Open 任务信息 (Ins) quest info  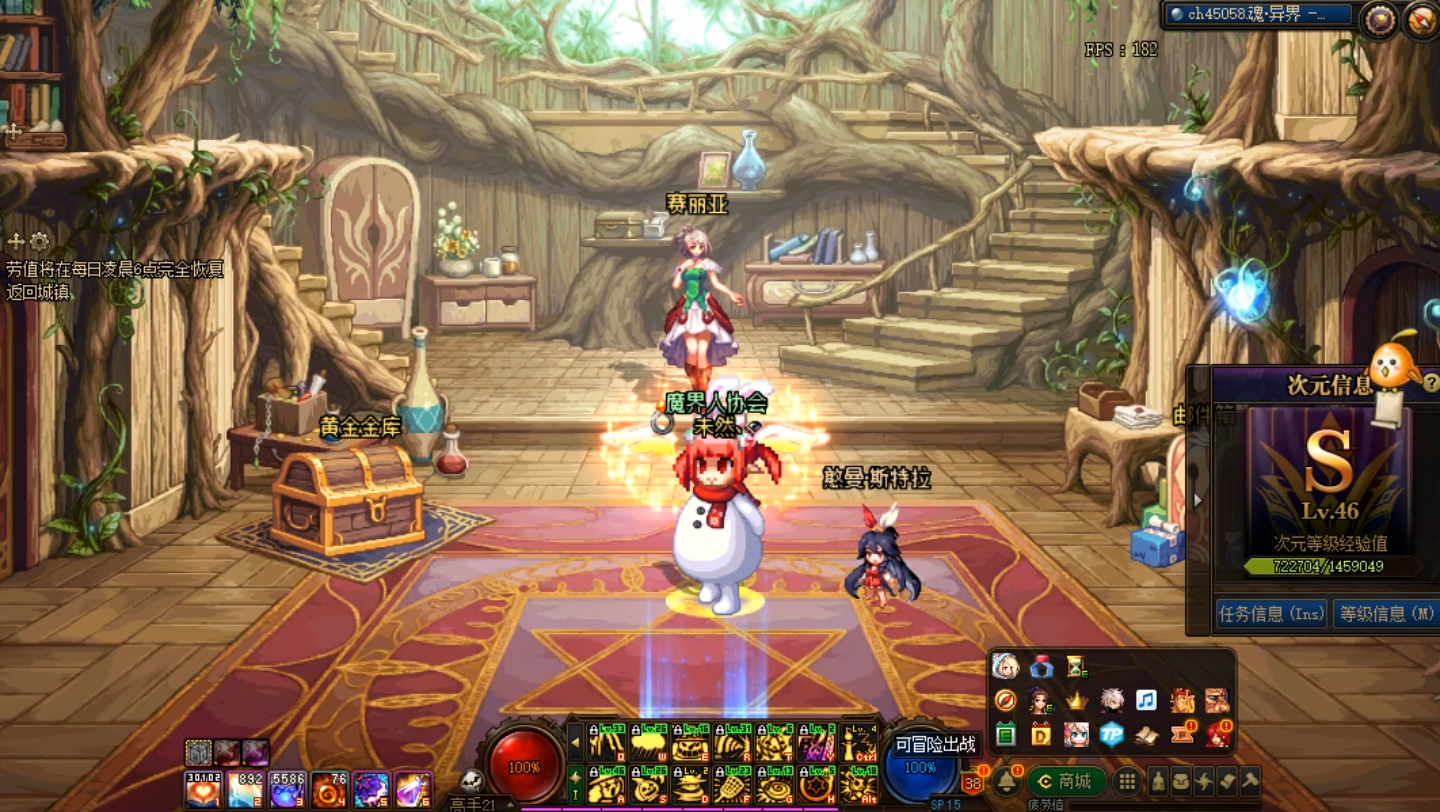point(1271,614)
